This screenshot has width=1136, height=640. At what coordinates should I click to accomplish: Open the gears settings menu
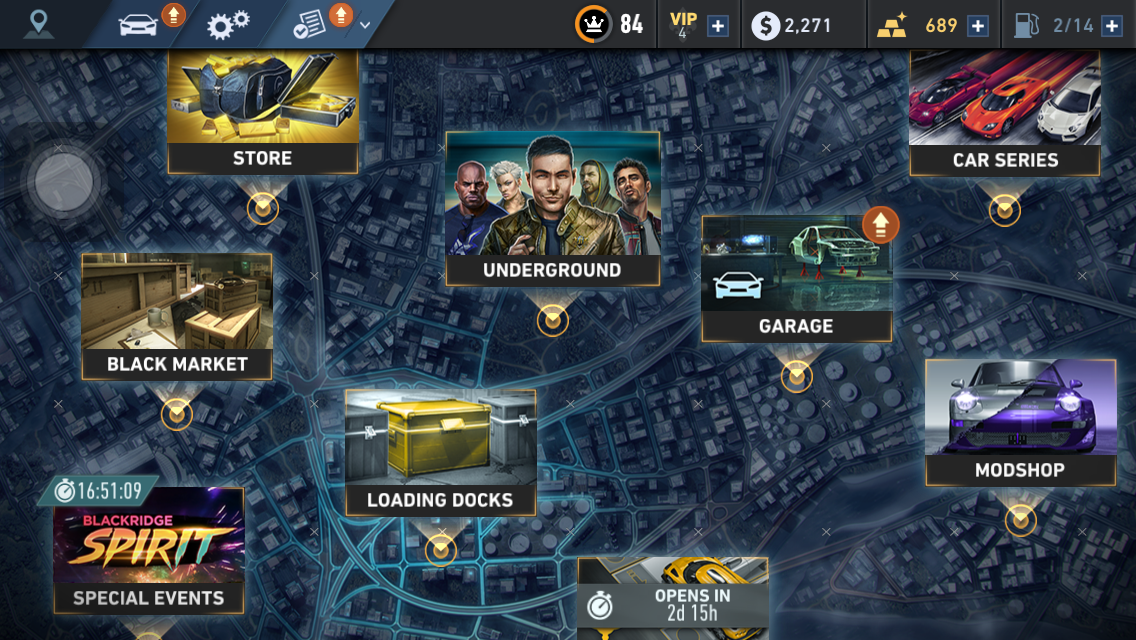[228, 24]
